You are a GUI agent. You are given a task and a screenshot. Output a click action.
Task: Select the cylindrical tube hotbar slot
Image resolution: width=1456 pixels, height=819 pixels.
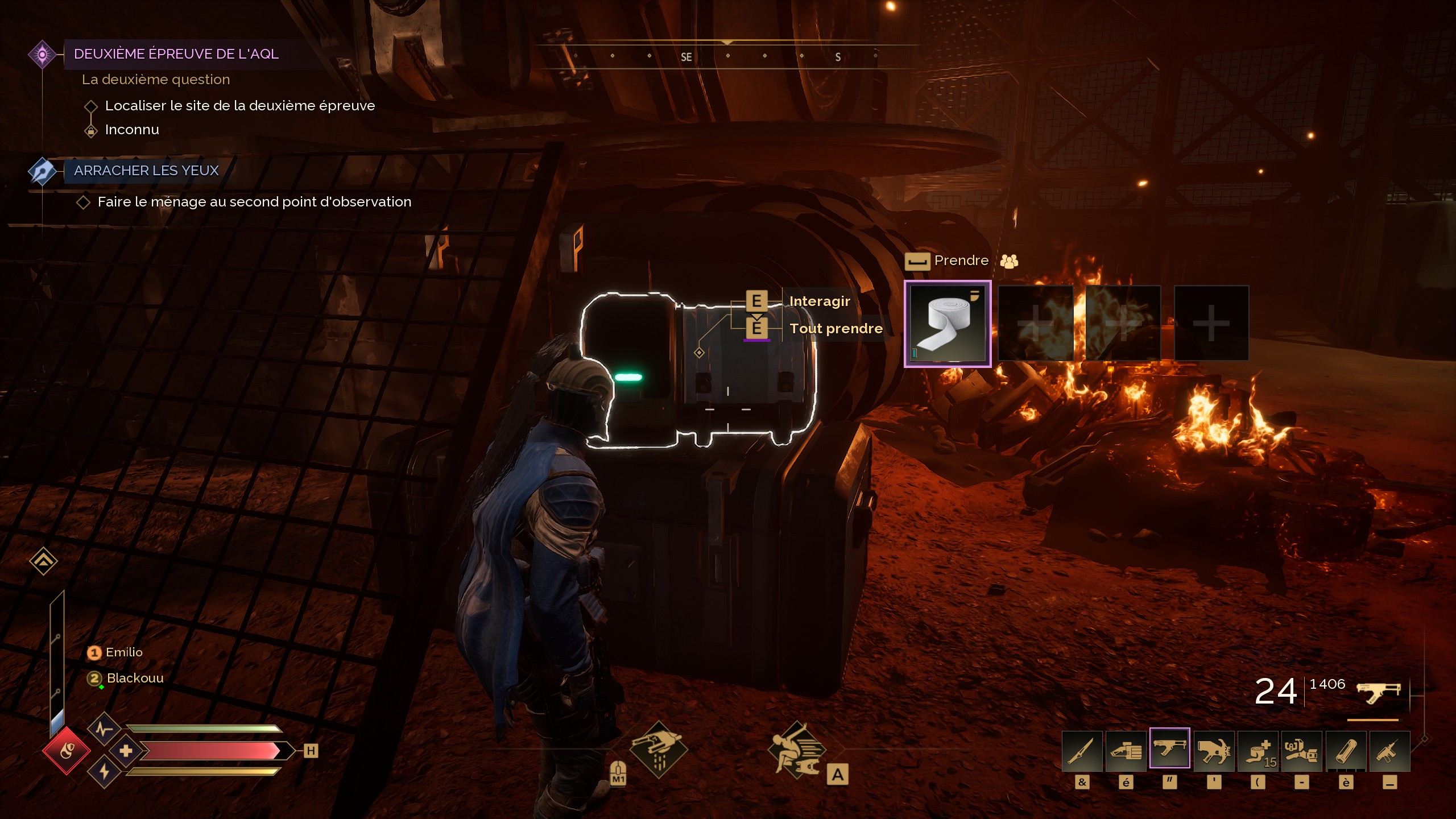coord(1346,751)
